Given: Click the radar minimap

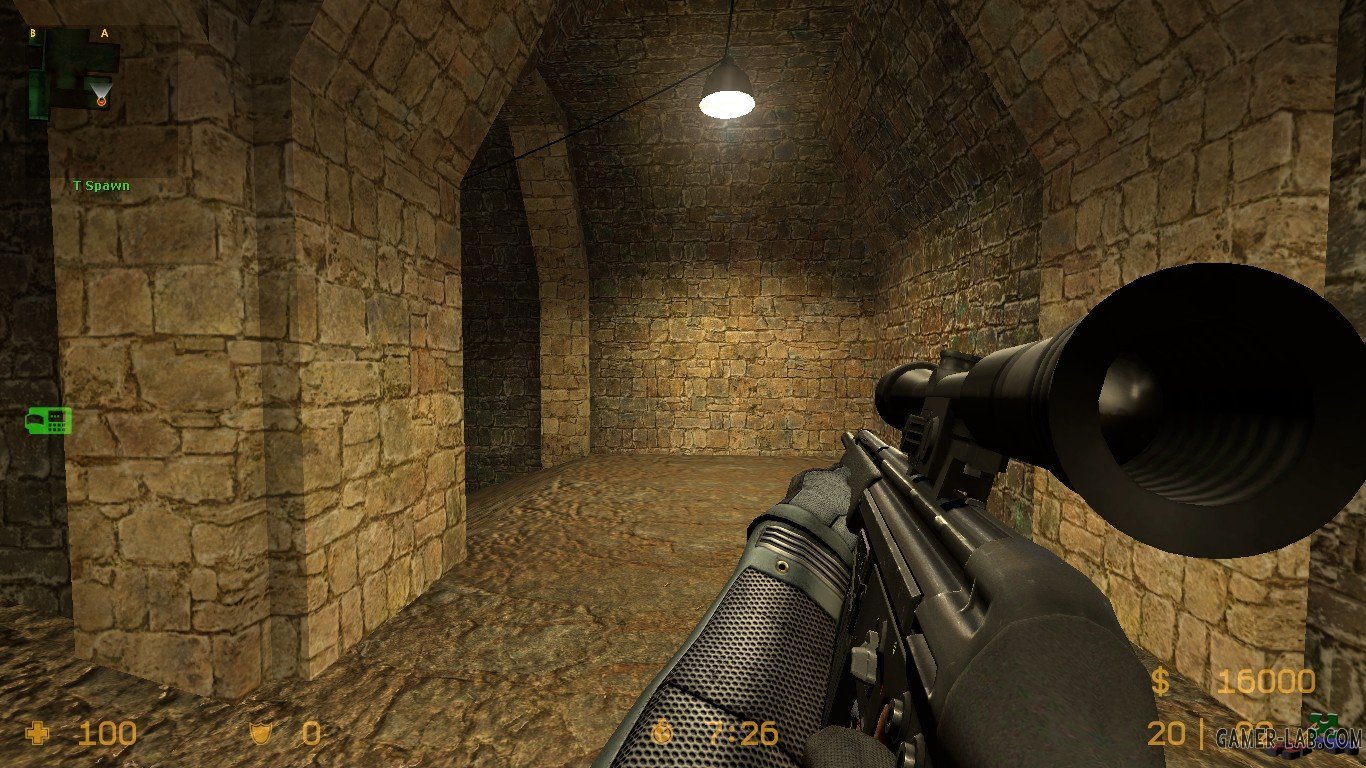Looking at the screenshot, I should point(102,100).
